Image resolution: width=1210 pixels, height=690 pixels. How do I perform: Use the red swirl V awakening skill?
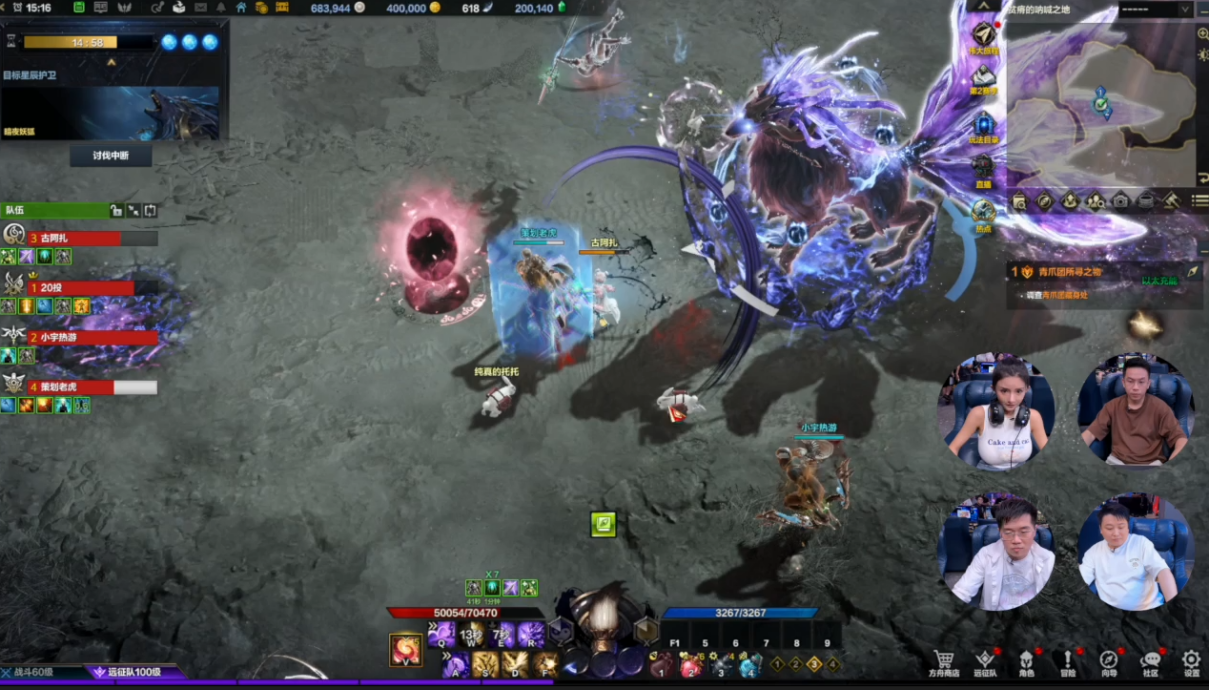pyautogui.click(x=406, y=649)
